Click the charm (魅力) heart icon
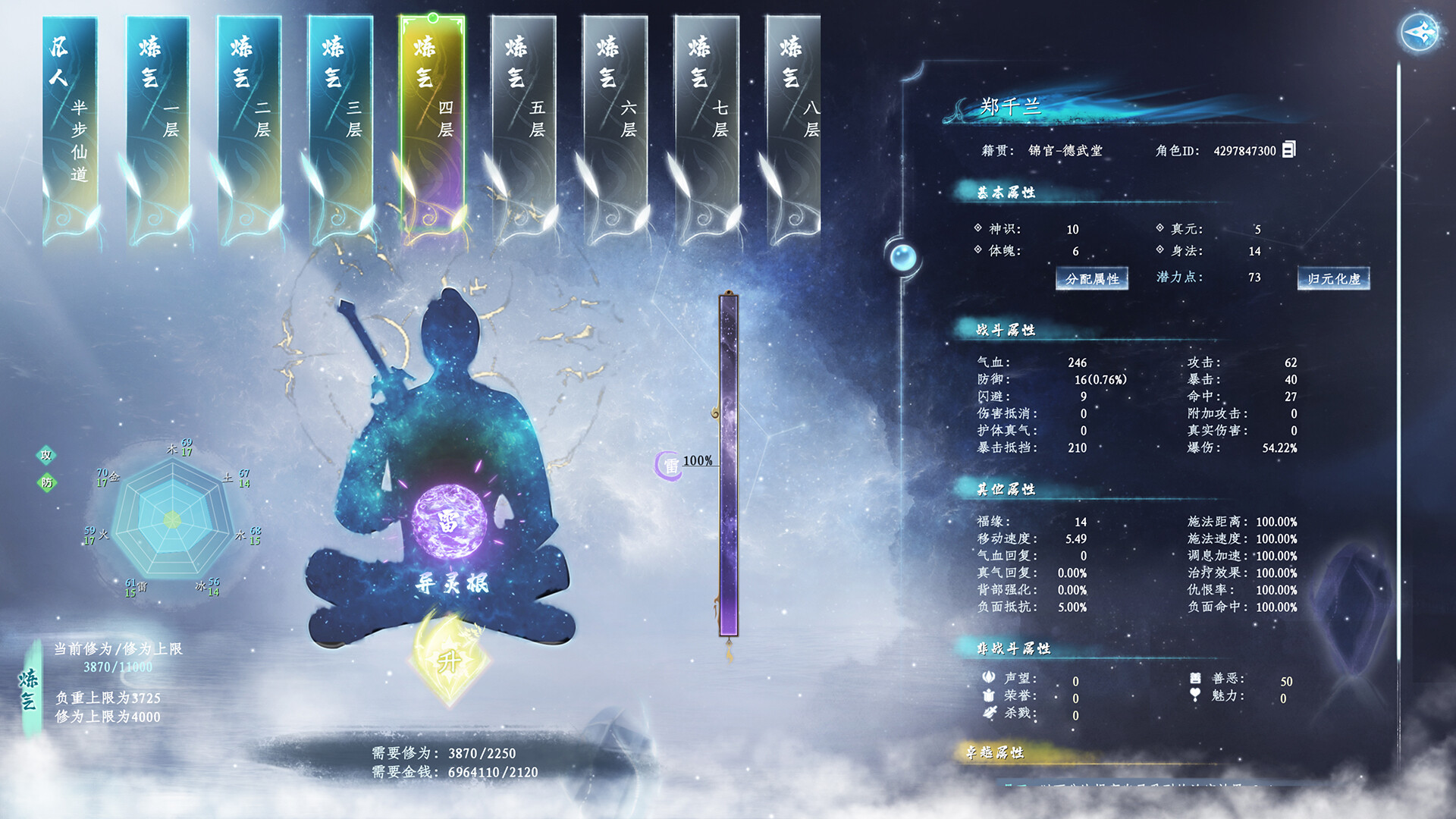1456x819 pixels. tap(1195, 693)
